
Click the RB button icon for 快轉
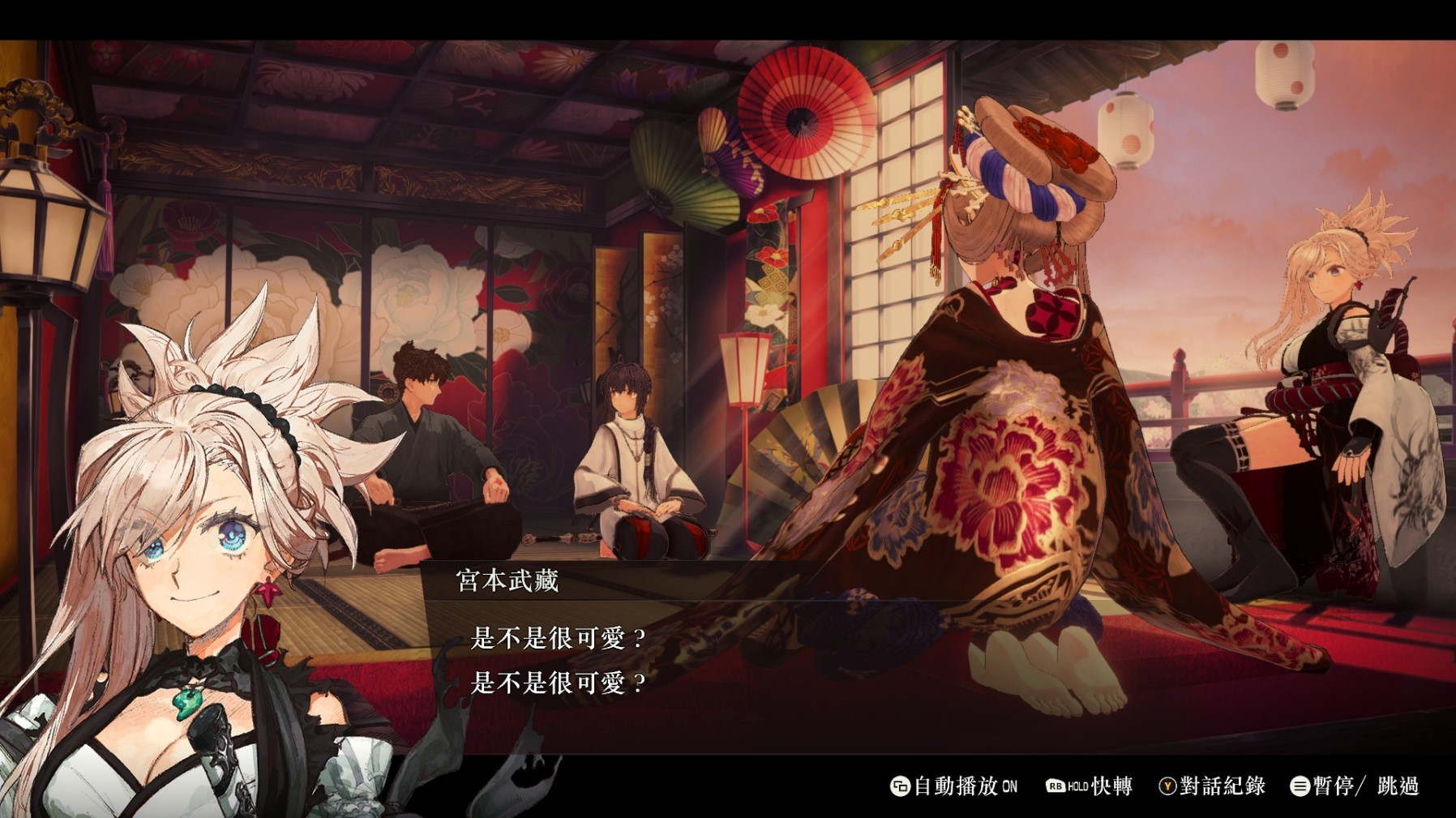pyautogui.click(x=1057, y=786)
